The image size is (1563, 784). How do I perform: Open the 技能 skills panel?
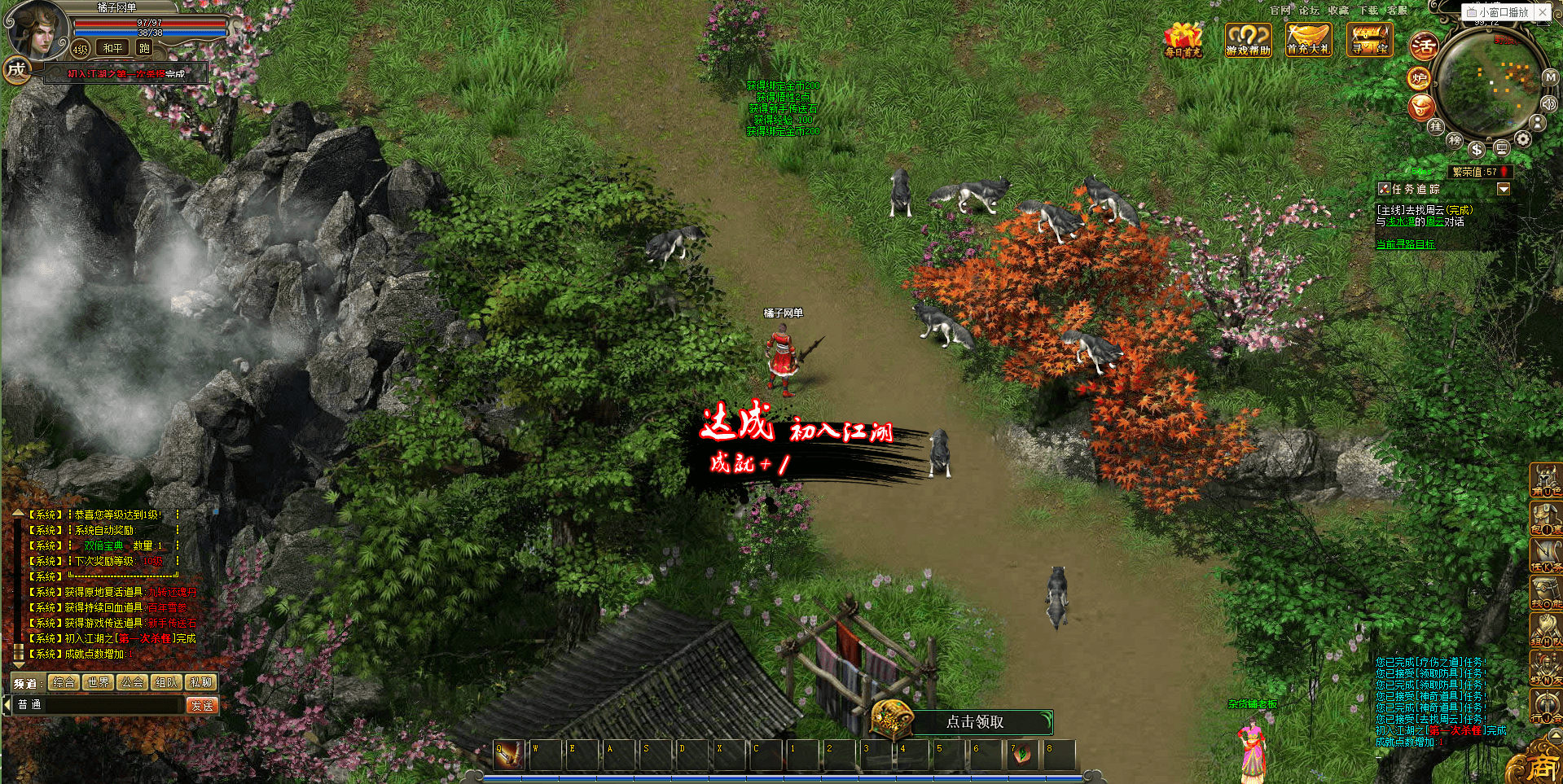(1545, 593)
